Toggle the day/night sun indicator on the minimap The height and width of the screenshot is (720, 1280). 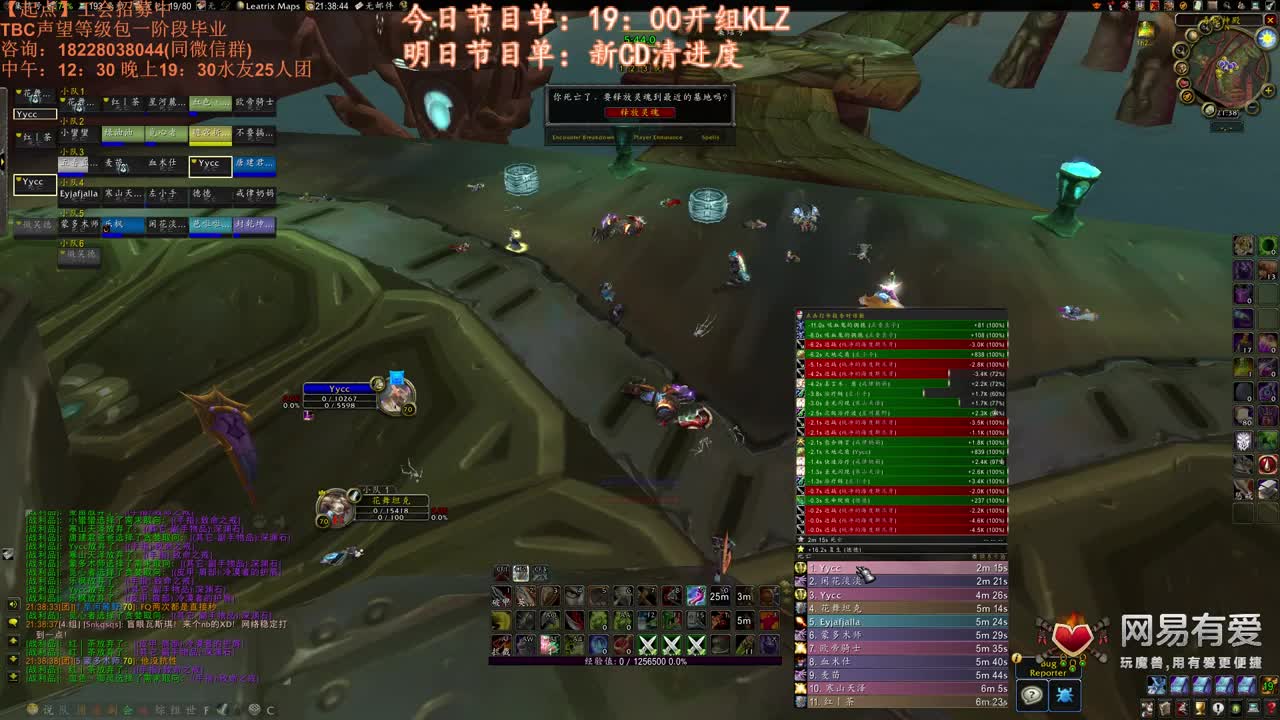1266,39
